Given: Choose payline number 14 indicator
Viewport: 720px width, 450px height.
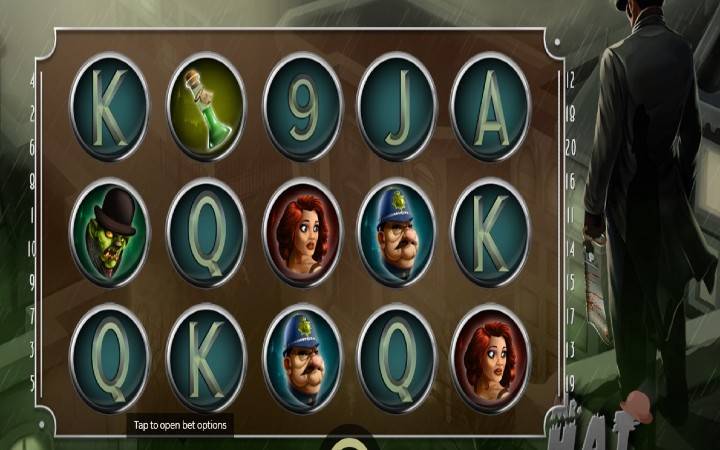Looking at the screenshot, I should pyautogui.click(x=570, y=248).
